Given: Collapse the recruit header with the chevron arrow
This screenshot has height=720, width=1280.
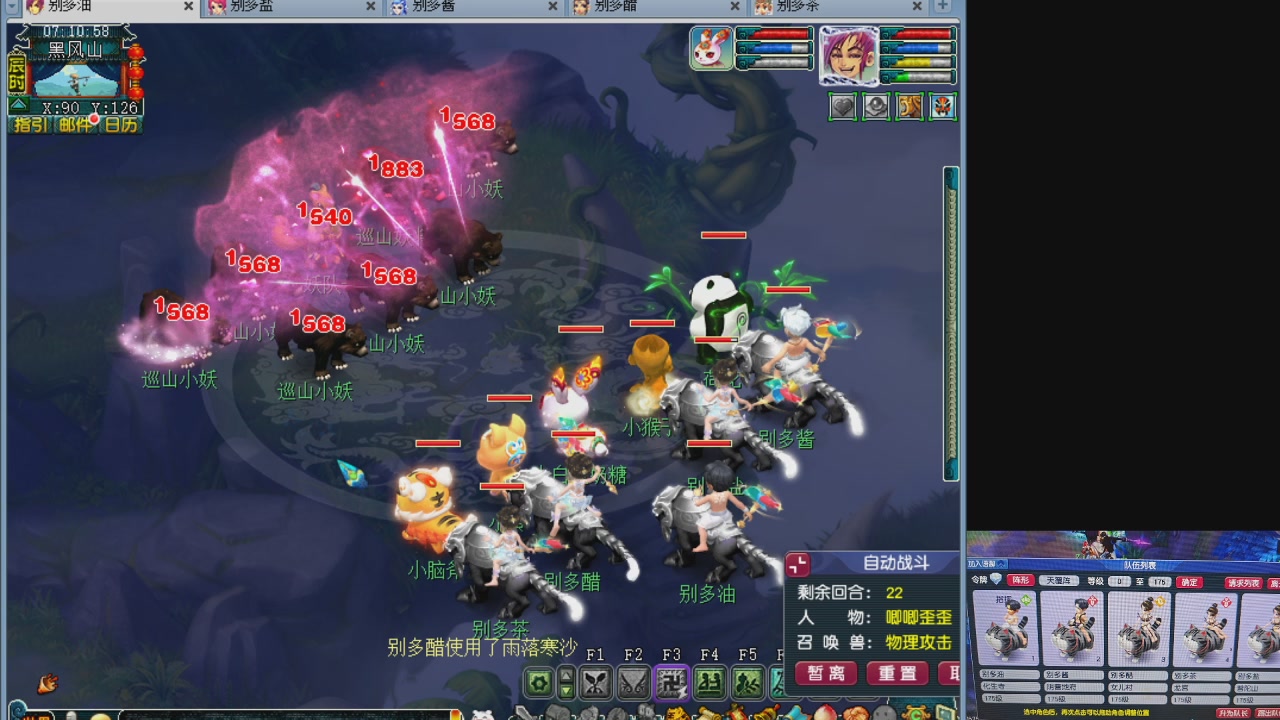Looking at the screenshot, I should pyautogui.click(x=999, y=565).
